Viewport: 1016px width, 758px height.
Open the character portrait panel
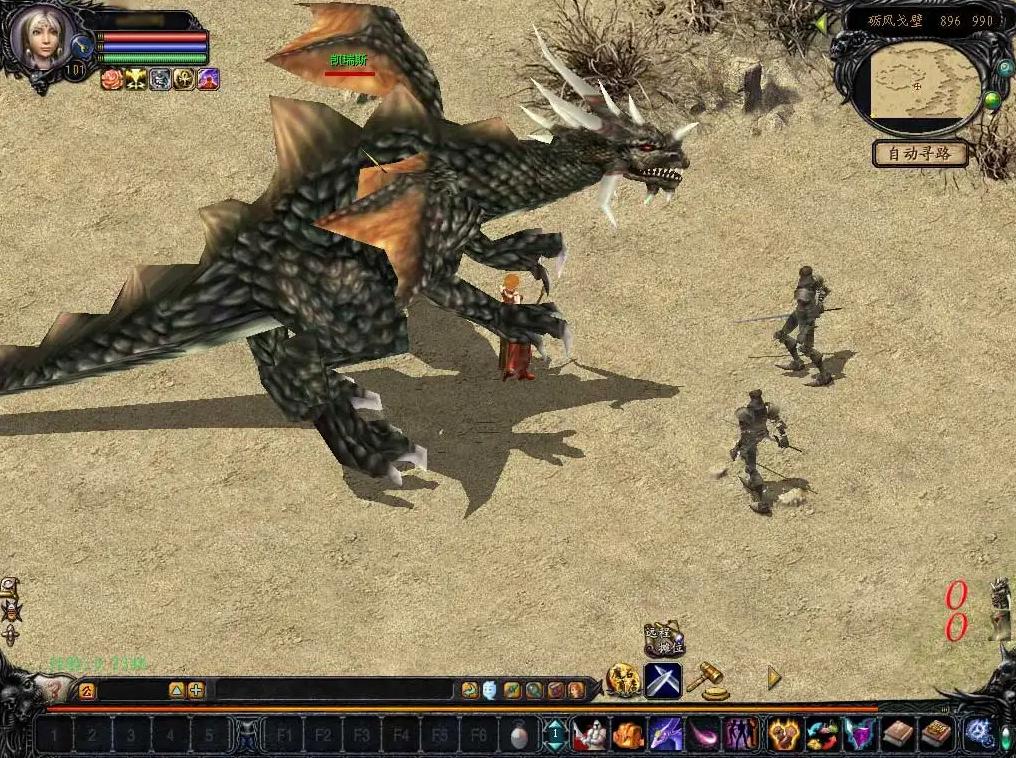[41, 38]
